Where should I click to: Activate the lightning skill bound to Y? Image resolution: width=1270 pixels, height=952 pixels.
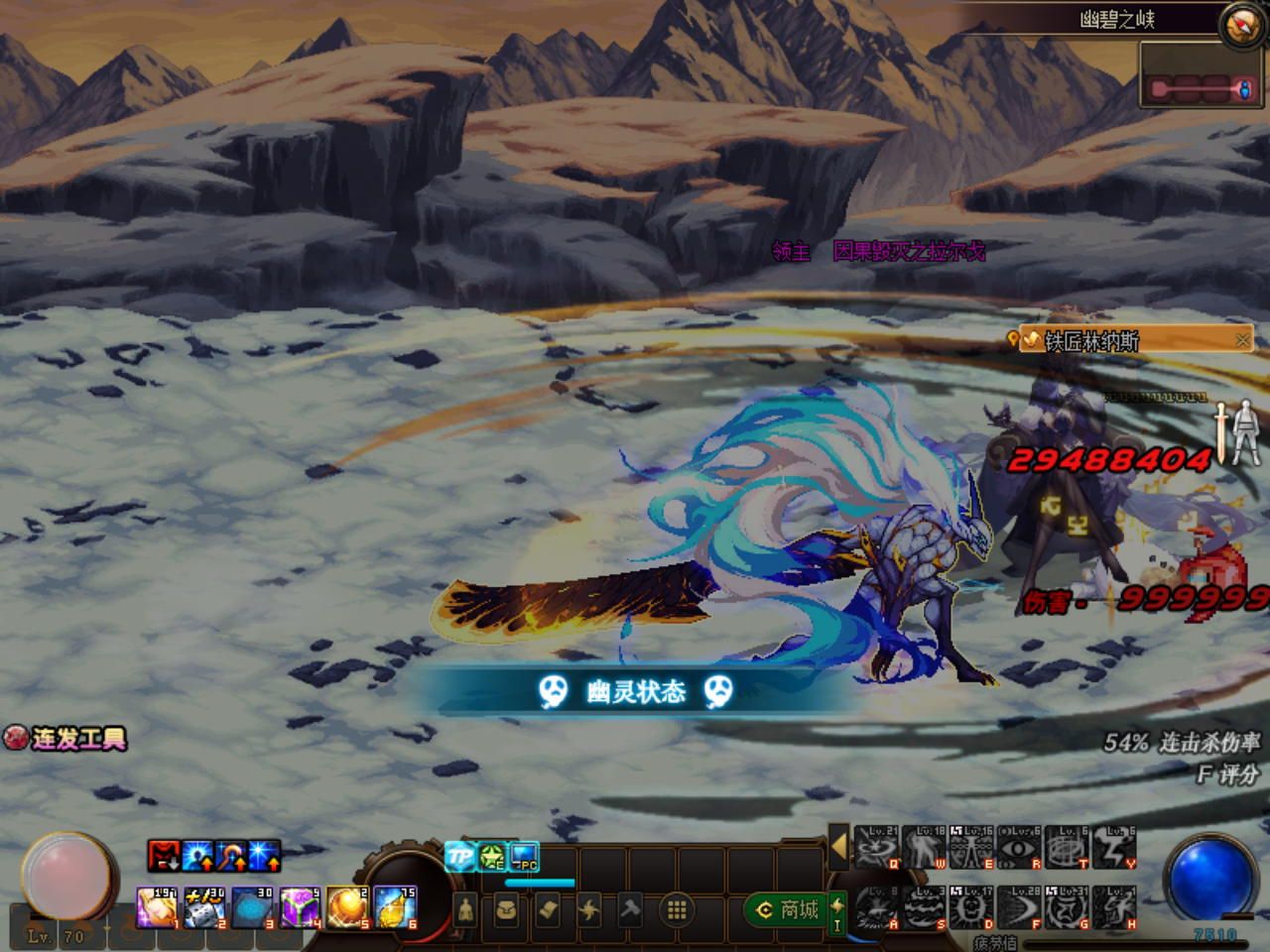tap(1115, 849)
